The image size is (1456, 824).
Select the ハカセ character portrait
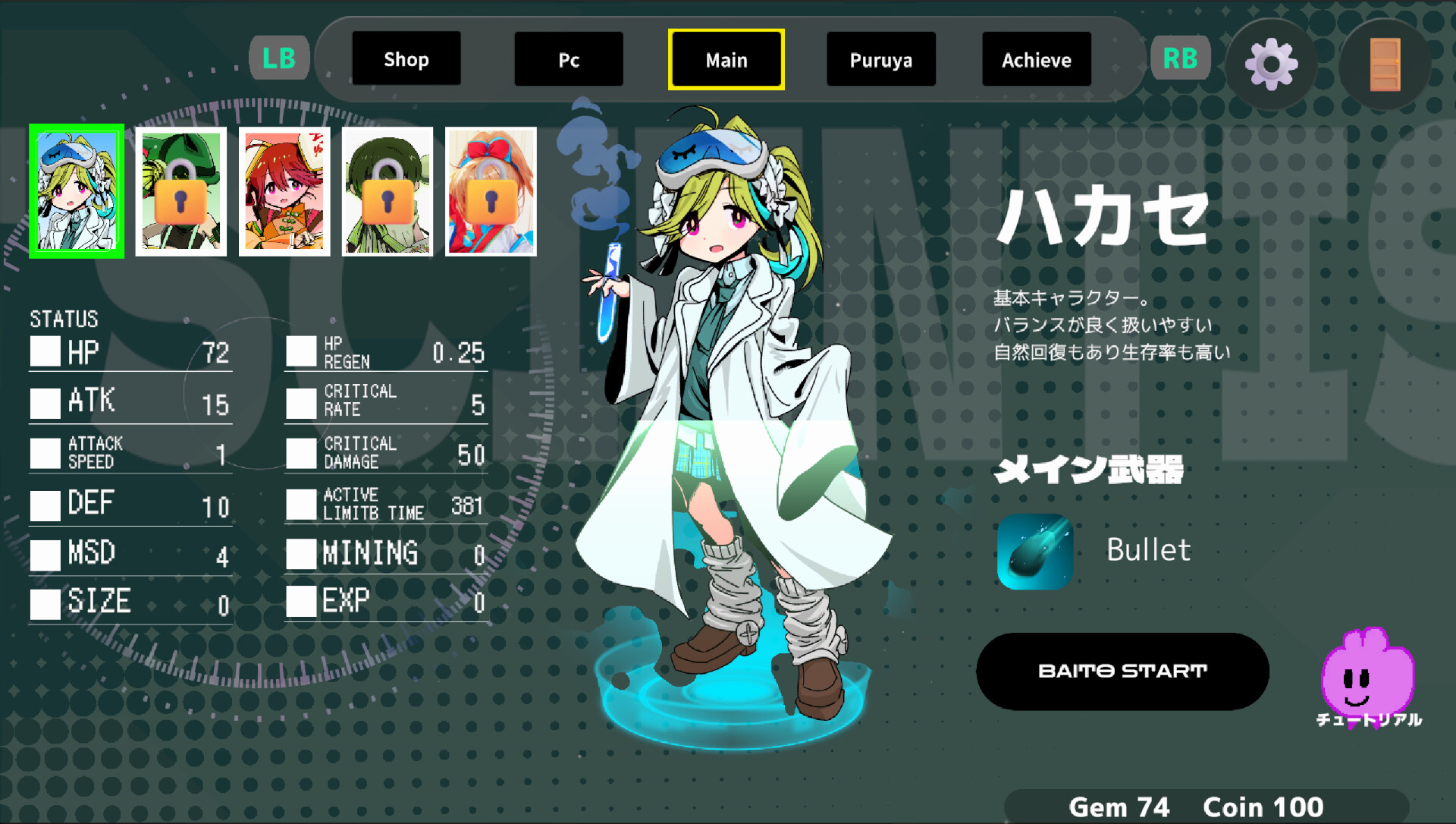coord(76,191)
